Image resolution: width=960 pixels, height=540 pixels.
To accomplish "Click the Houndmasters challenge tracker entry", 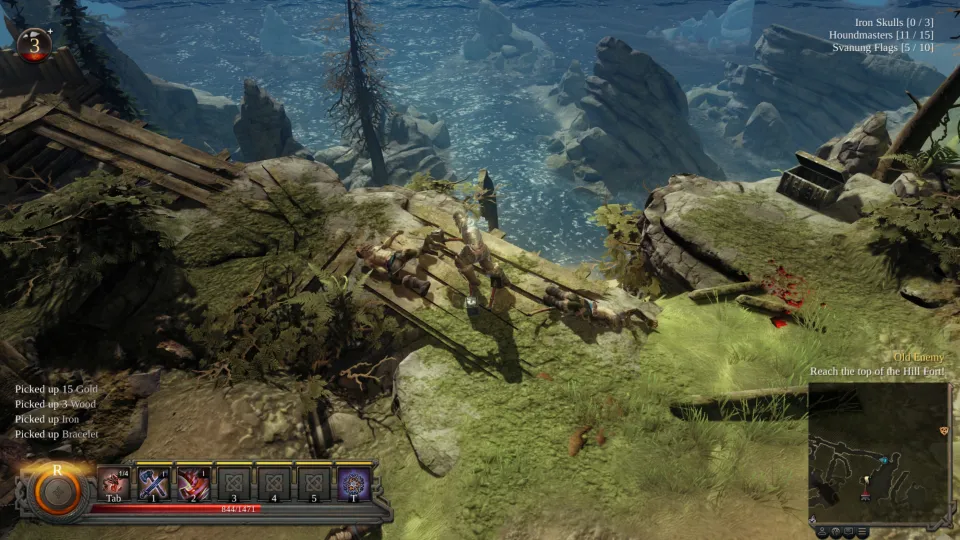I will tap(881, 35).
